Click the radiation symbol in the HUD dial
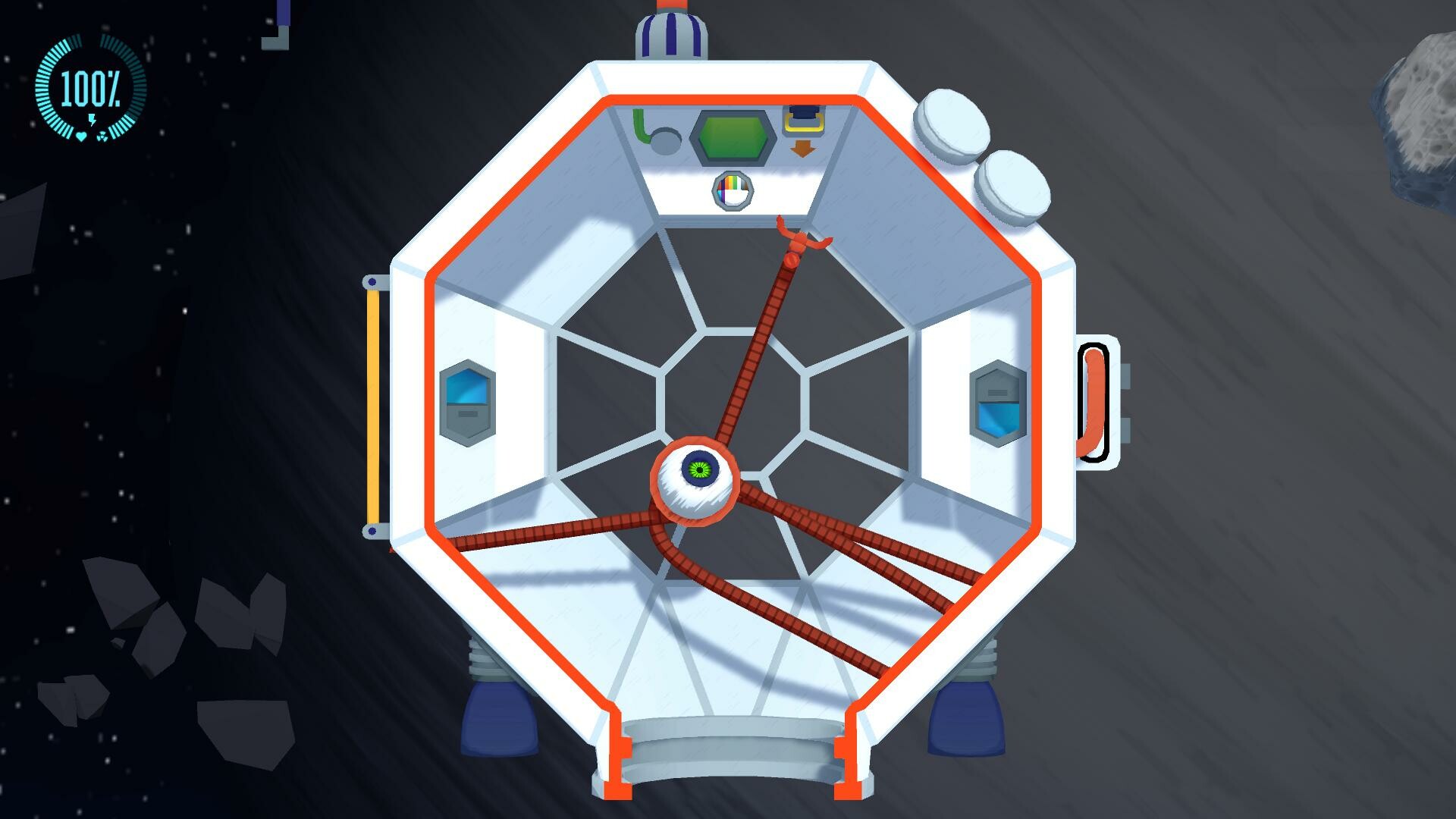The image size is (1456, 819). pos(102,137)
